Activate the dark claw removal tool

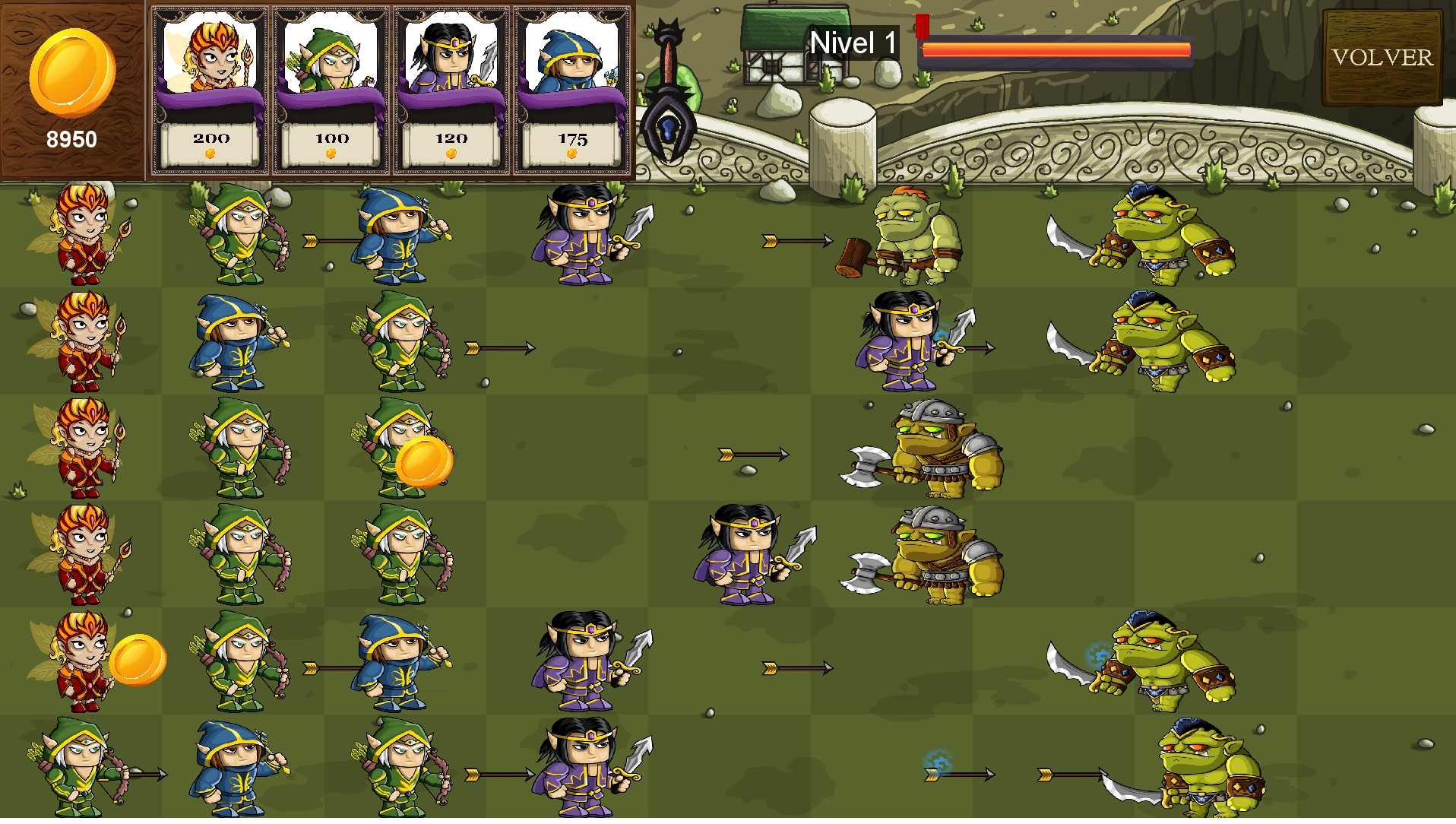coord(668,95)
